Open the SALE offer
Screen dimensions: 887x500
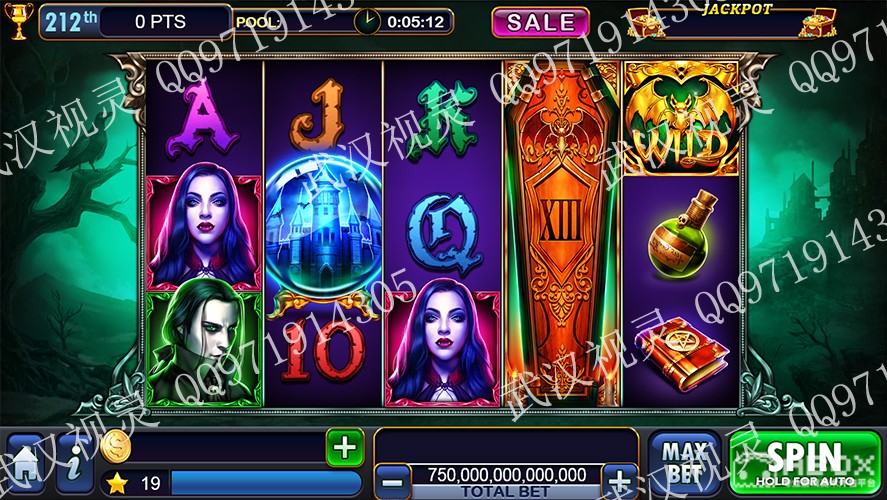click(x=540, y=22)
